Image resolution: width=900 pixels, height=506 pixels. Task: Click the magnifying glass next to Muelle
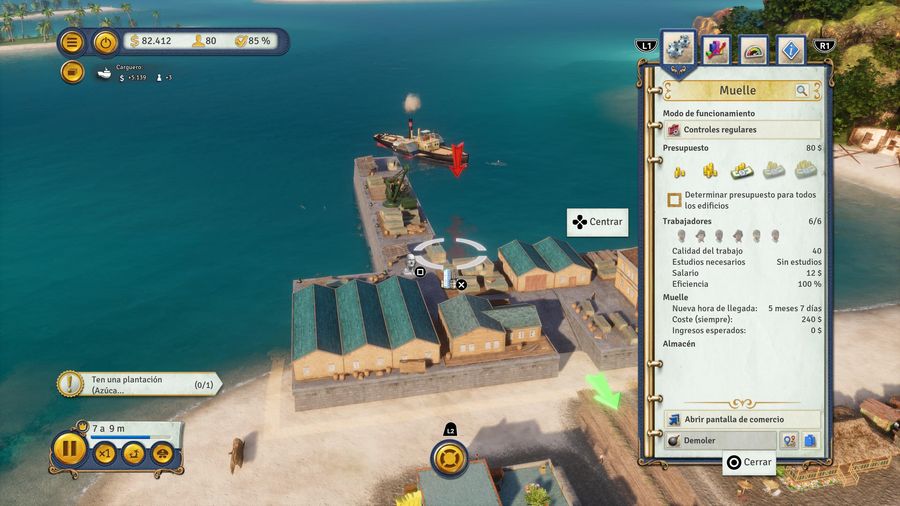coord(802,91)
